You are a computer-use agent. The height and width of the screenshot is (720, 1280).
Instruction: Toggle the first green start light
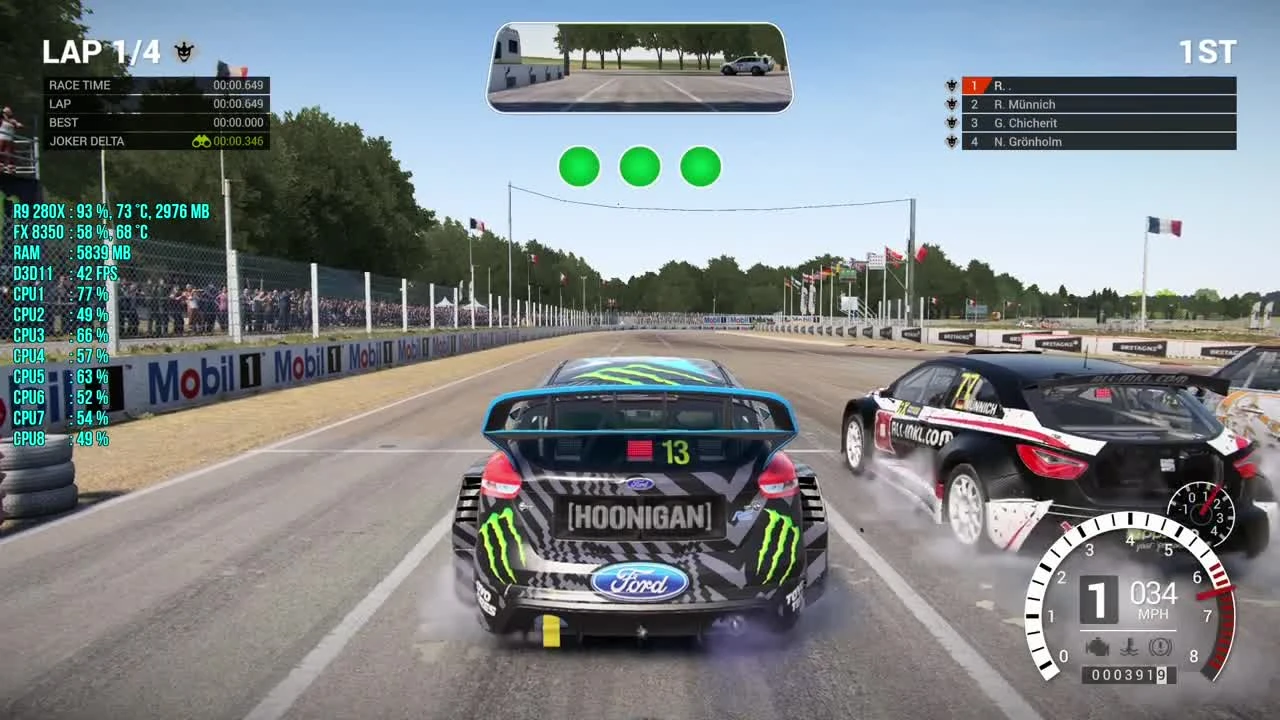click(579, 167)
